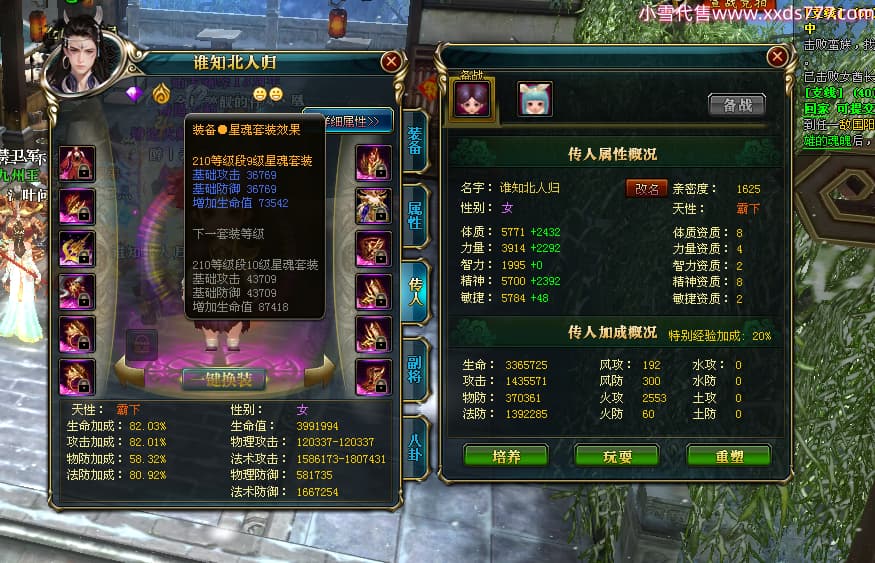Select the blue-haired 传人 portrait

pos(534,100)
